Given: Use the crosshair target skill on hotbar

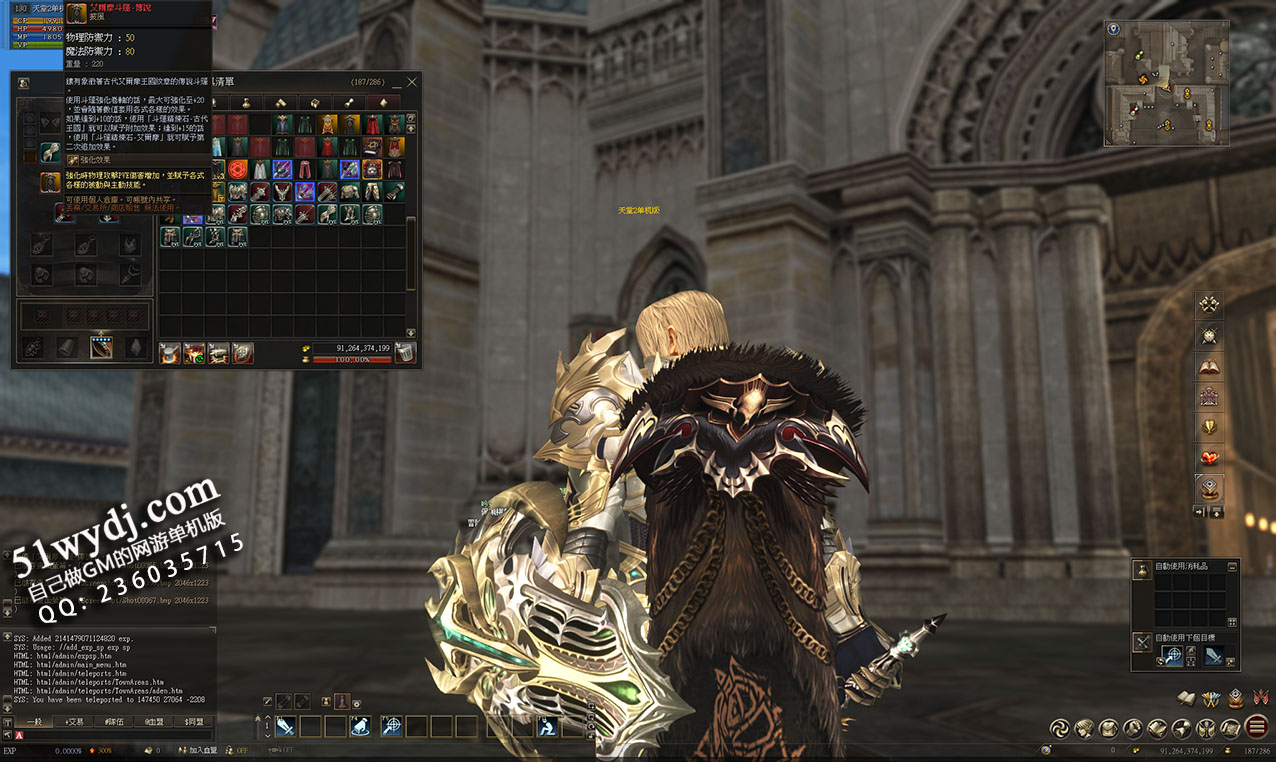Looking at the screenshot, I should [x=391, y=727].
